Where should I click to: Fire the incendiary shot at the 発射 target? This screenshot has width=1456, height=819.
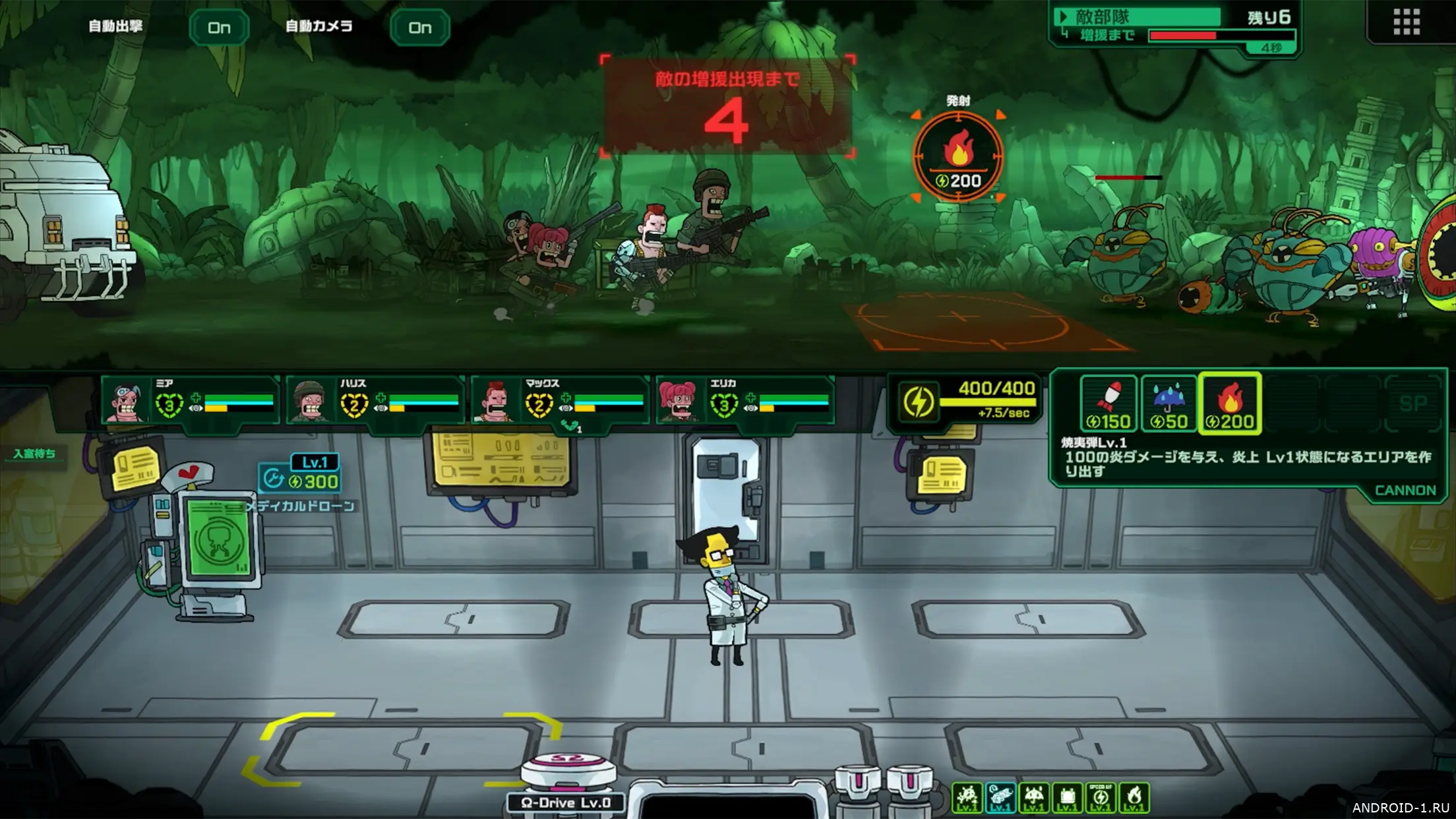point(958,157)
